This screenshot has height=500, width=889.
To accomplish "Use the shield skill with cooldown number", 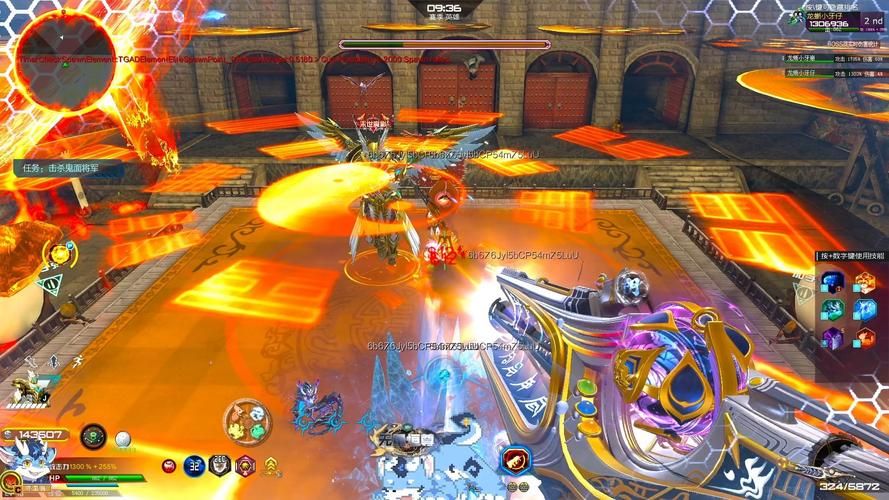I will 221,465.
